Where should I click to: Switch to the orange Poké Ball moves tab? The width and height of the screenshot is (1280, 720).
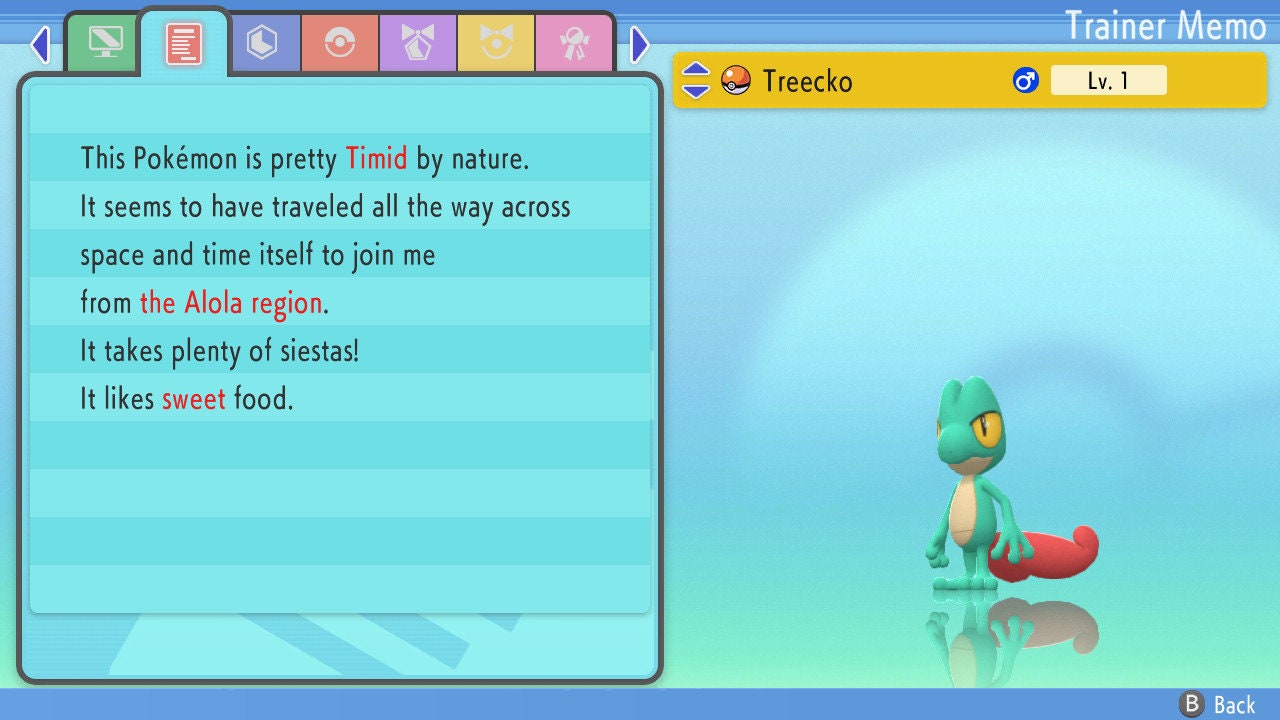340,43
